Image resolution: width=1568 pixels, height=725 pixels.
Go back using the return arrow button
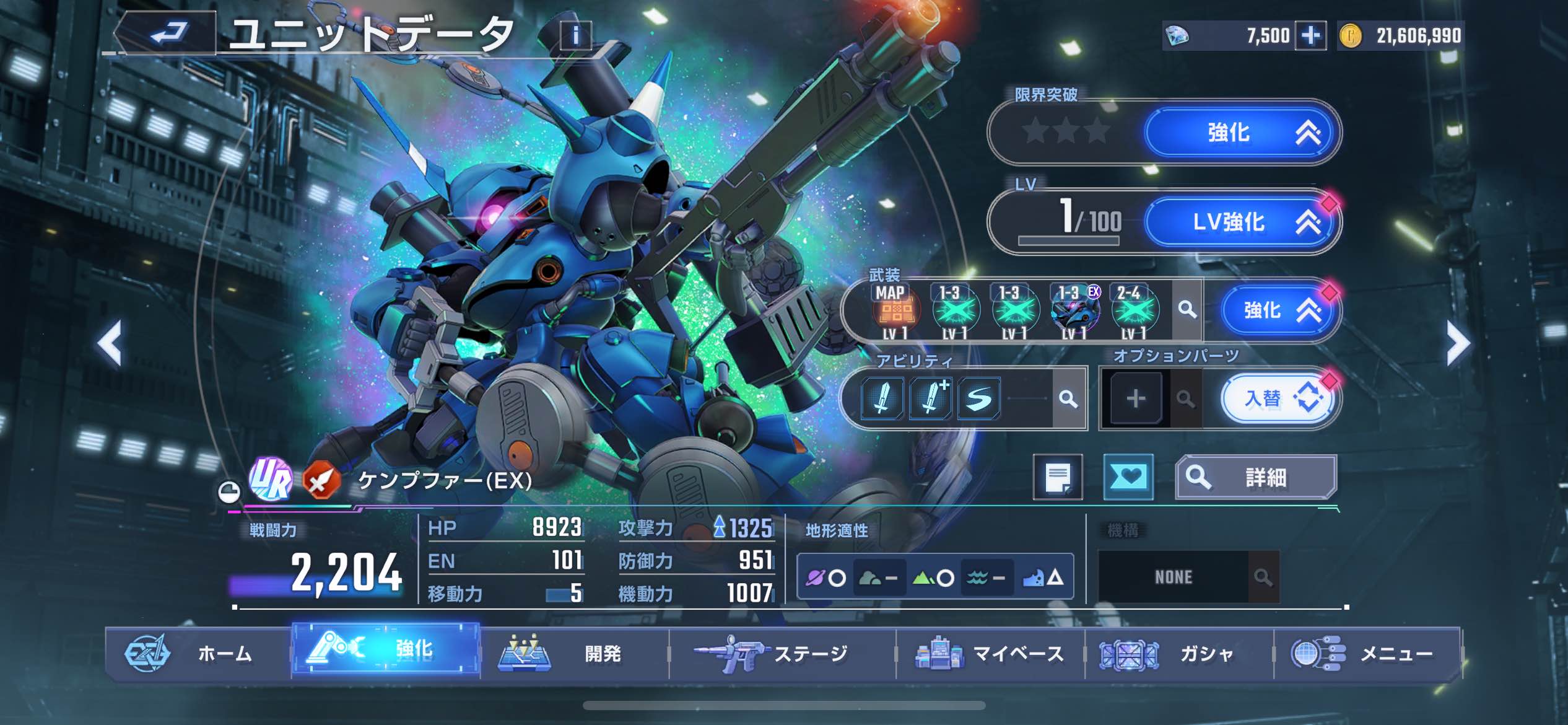click(168, 32)
